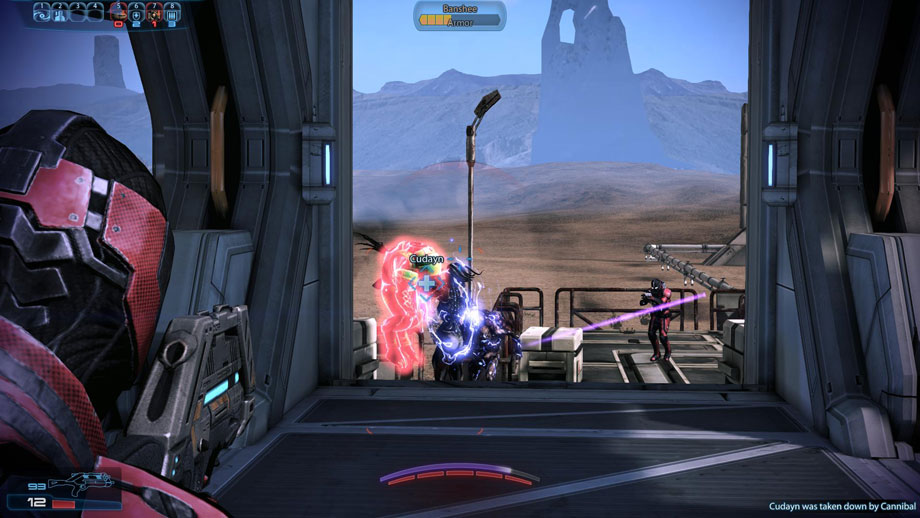Use the power in slot 2
920x518 pixels.
[60, 13]
